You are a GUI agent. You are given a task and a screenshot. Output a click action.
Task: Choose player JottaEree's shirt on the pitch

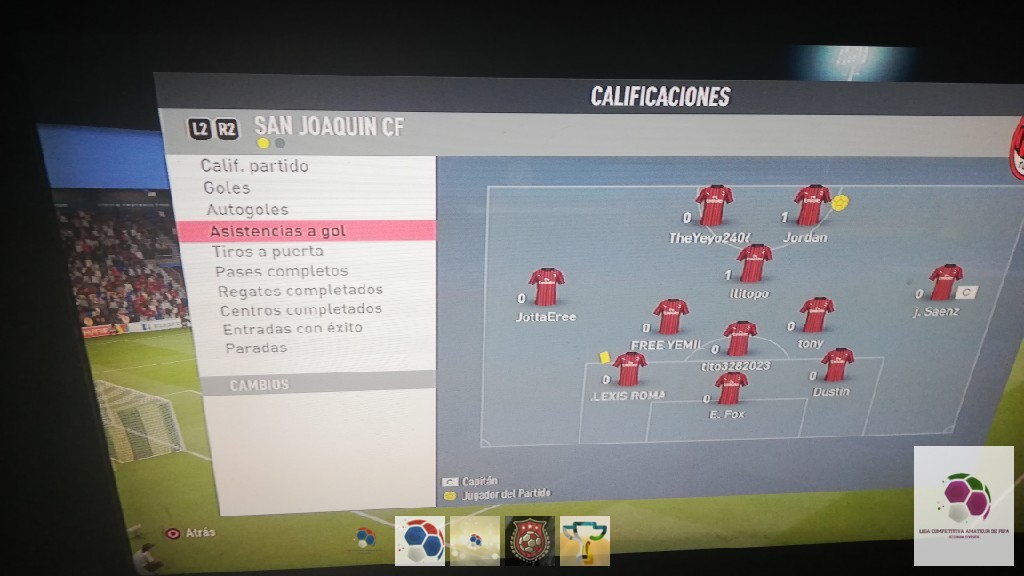click(546, 287)
